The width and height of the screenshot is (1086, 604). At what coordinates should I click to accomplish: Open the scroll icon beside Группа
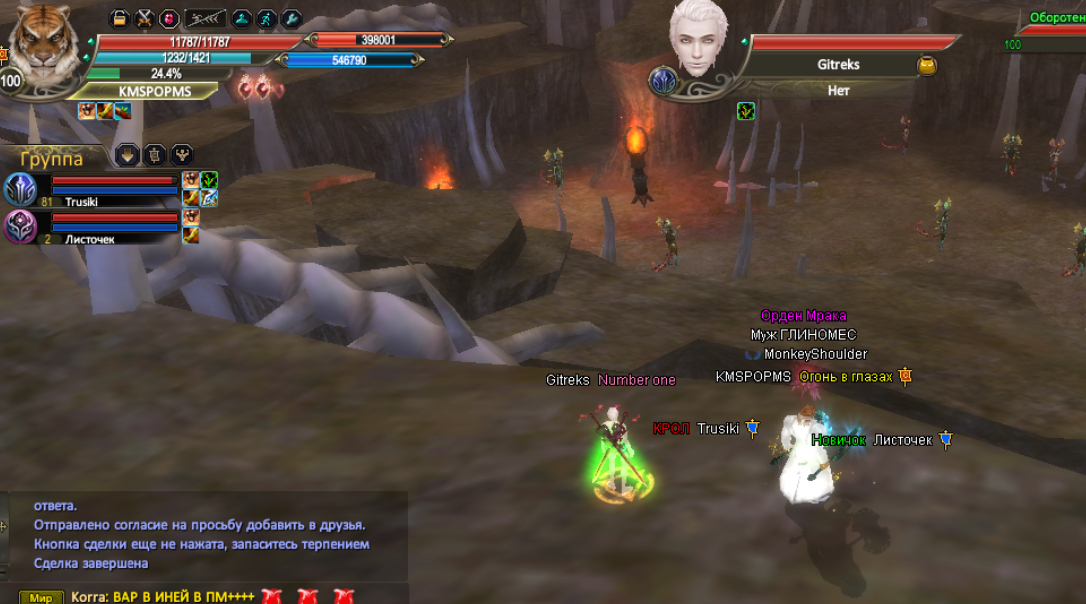(x=155, y=155)
